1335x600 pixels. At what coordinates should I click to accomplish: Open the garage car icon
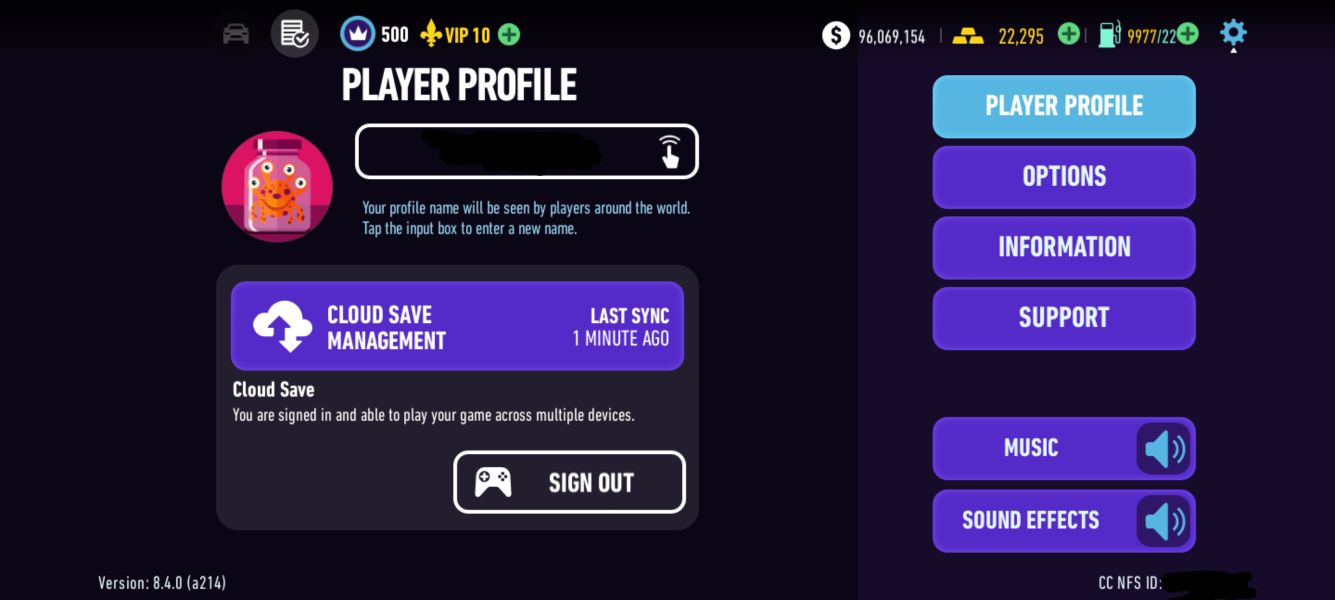click(236, 34)
